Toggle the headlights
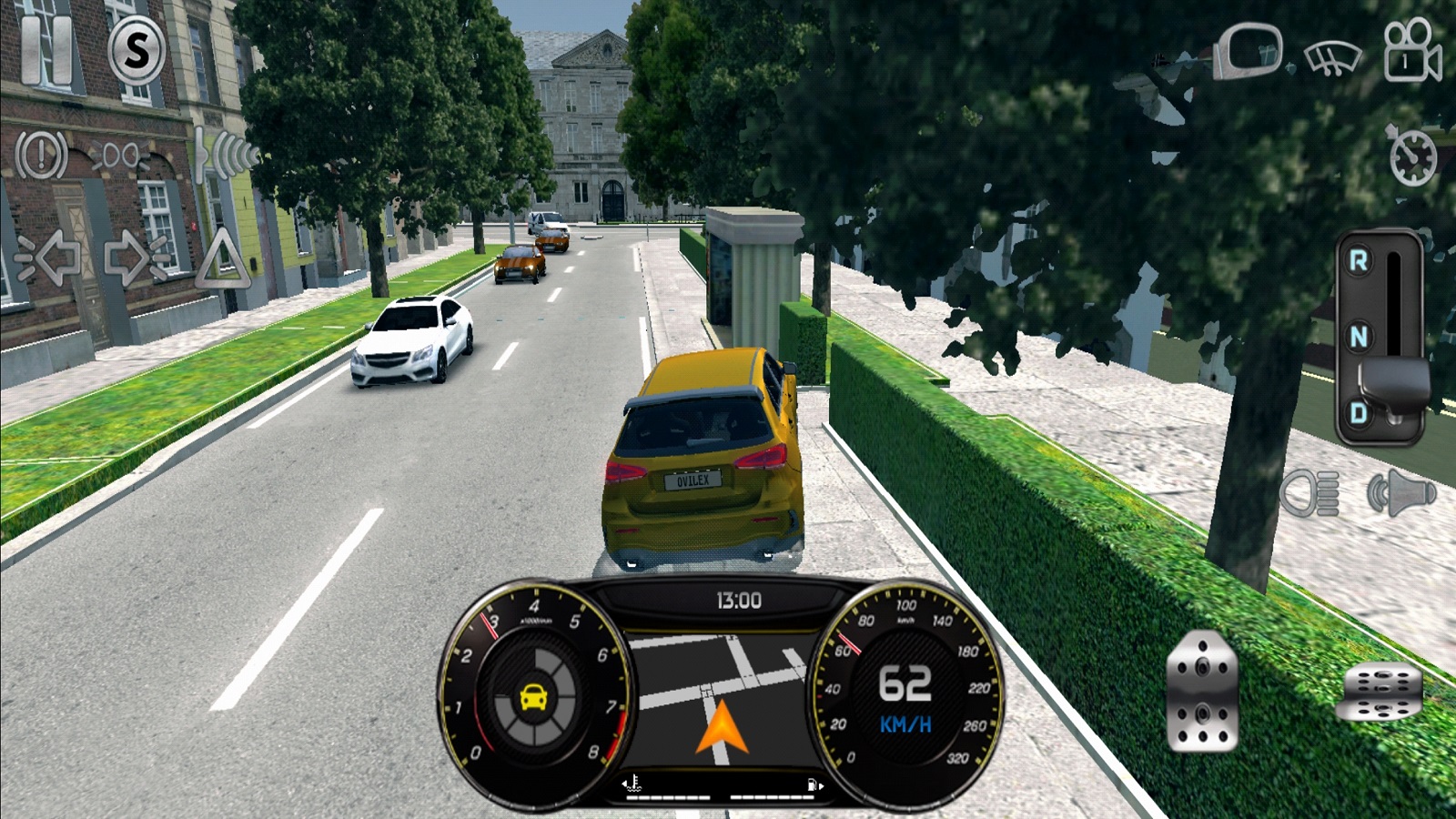The width and height of the screenshot is (1456, 819). tap(1310, 494)
